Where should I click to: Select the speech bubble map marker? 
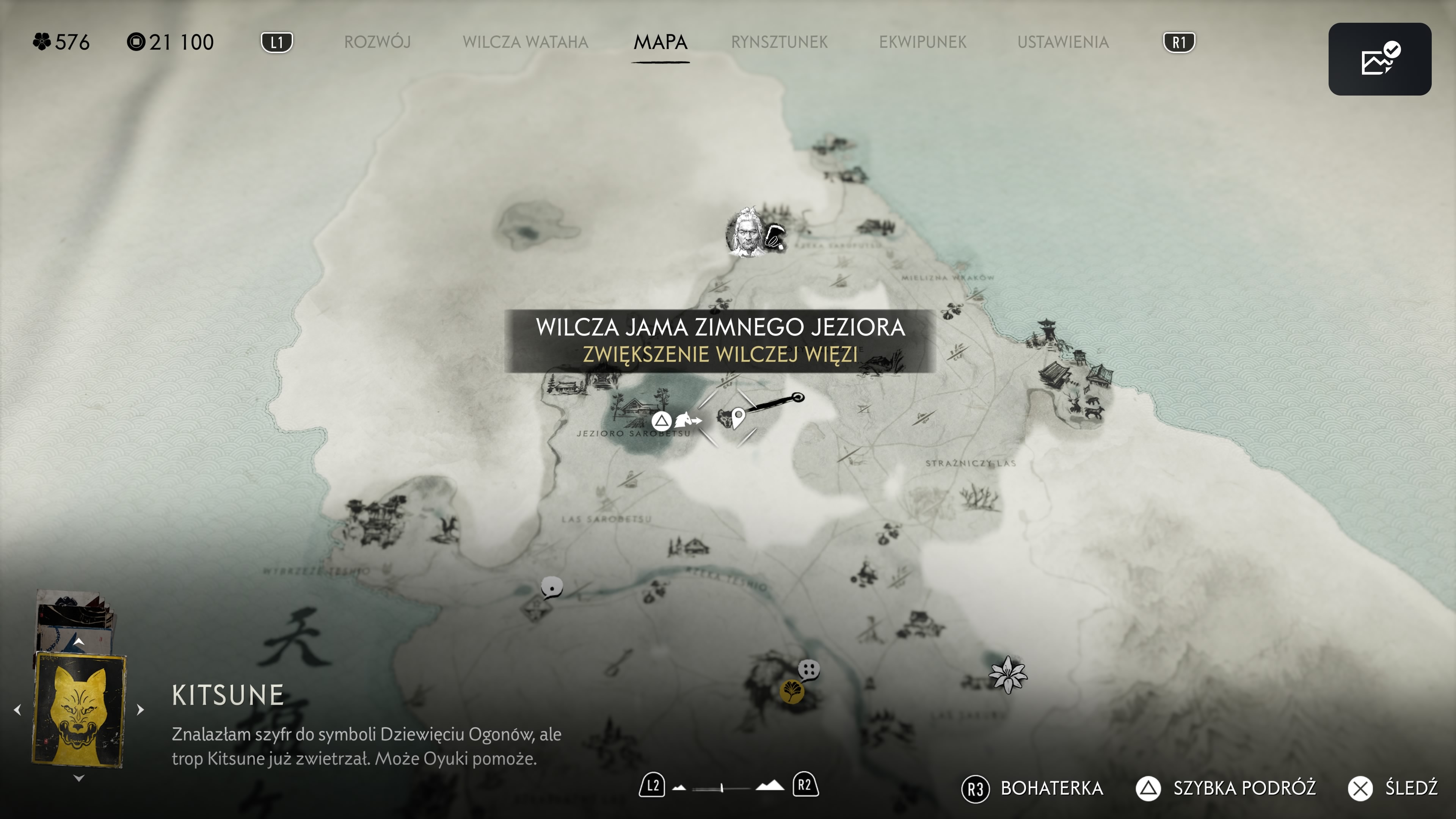tap(552, 587)
